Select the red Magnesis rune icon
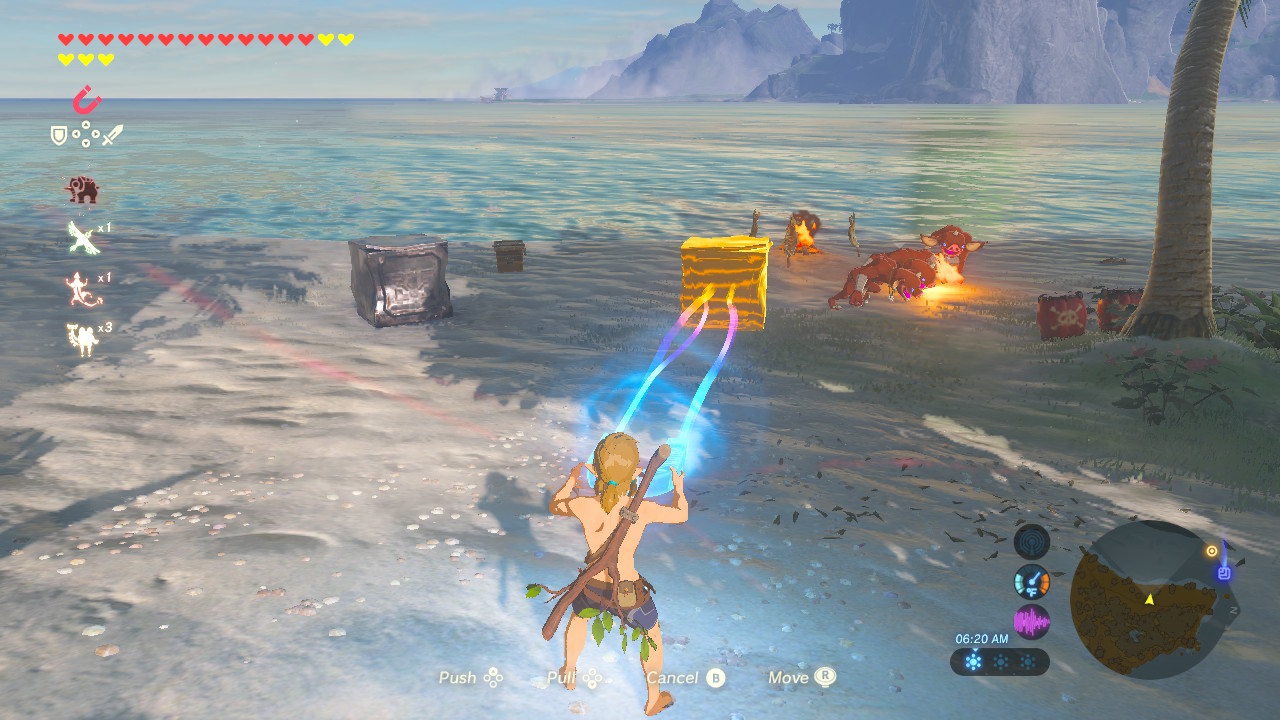The height and width of the screenshot is (720, 1280). pos(87,100)
